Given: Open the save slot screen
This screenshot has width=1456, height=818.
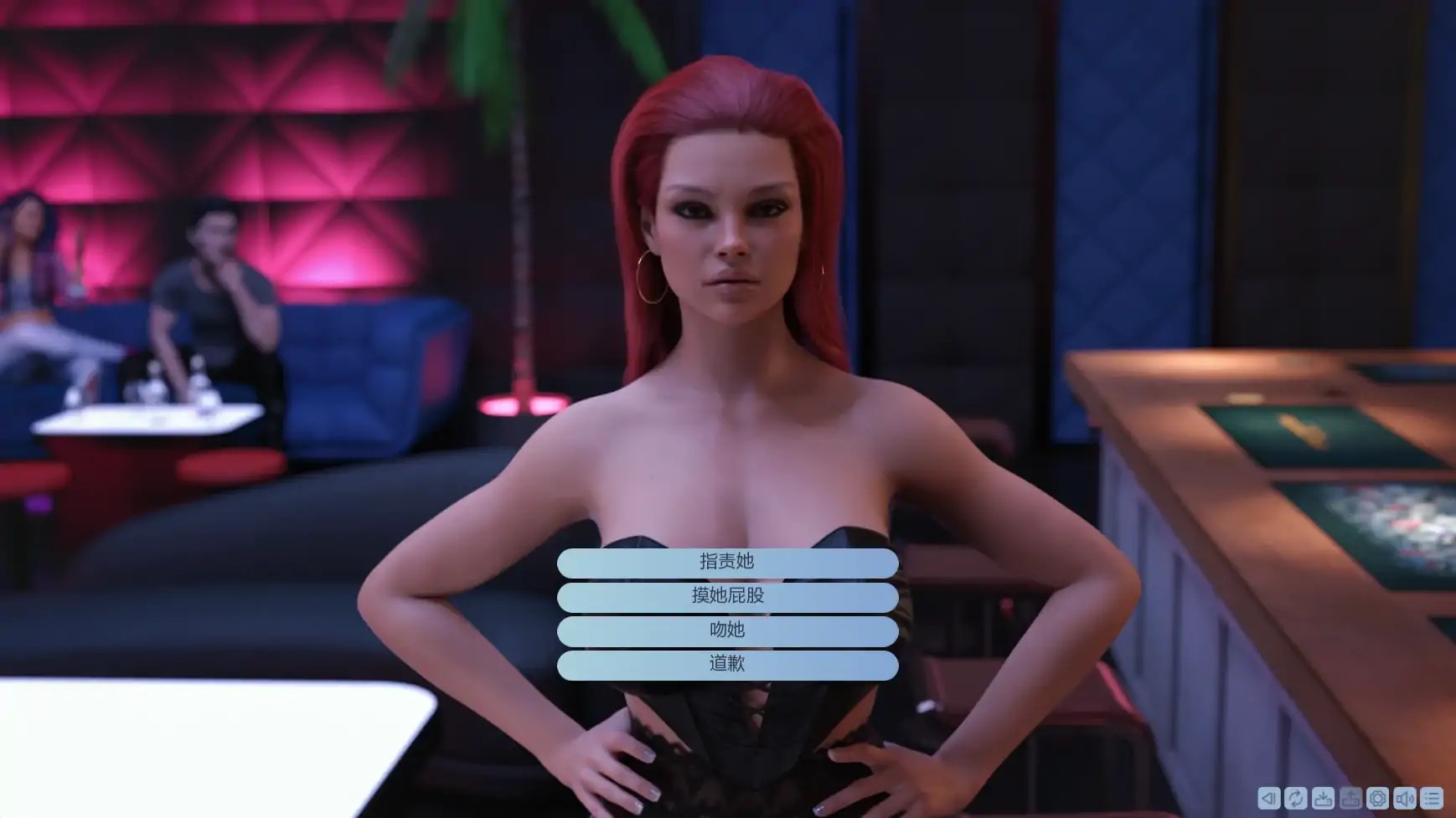Looking at the screenshot, I should [x=1322, y=798].
